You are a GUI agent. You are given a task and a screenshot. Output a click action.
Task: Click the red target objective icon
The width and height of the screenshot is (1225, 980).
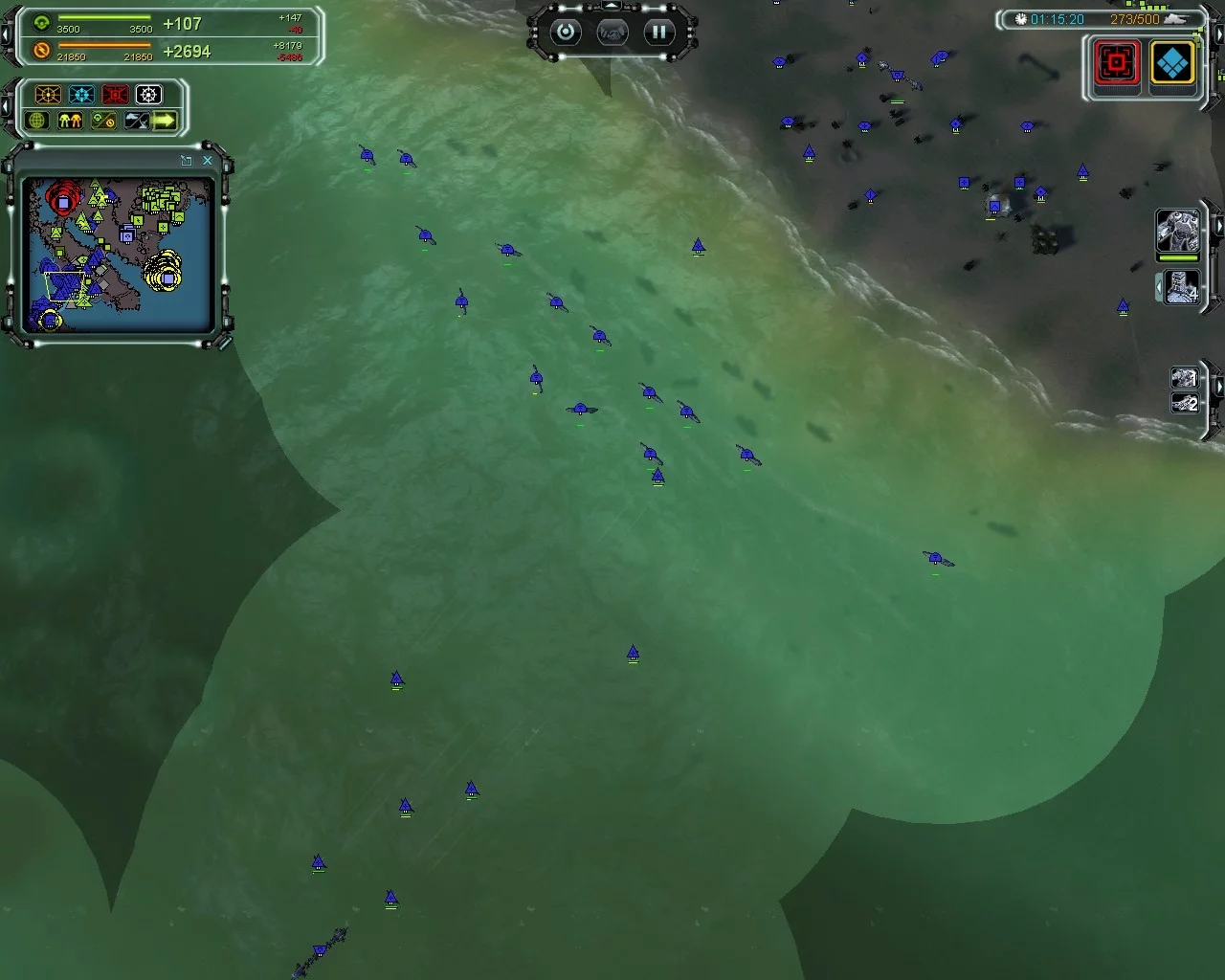coord(1117,64)
